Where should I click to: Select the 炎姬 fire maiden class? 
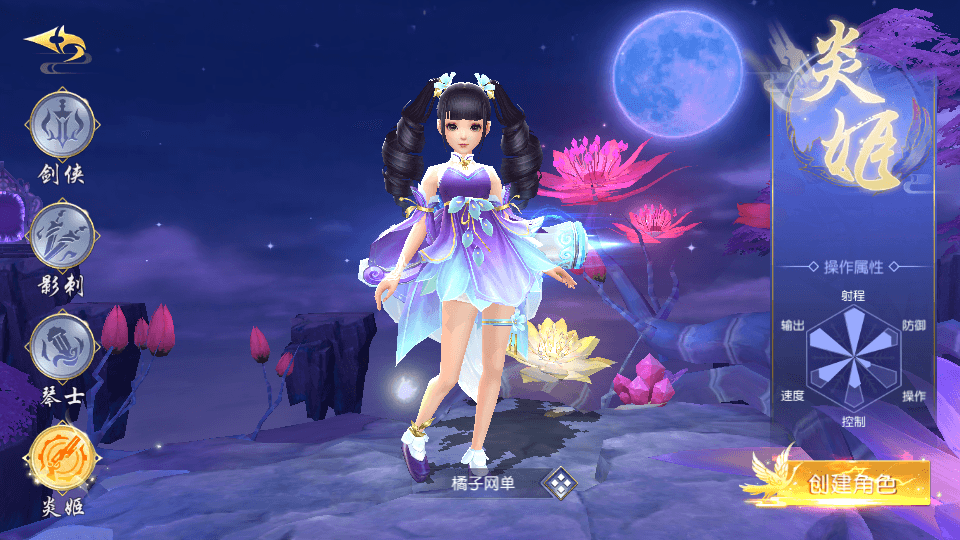64,459
